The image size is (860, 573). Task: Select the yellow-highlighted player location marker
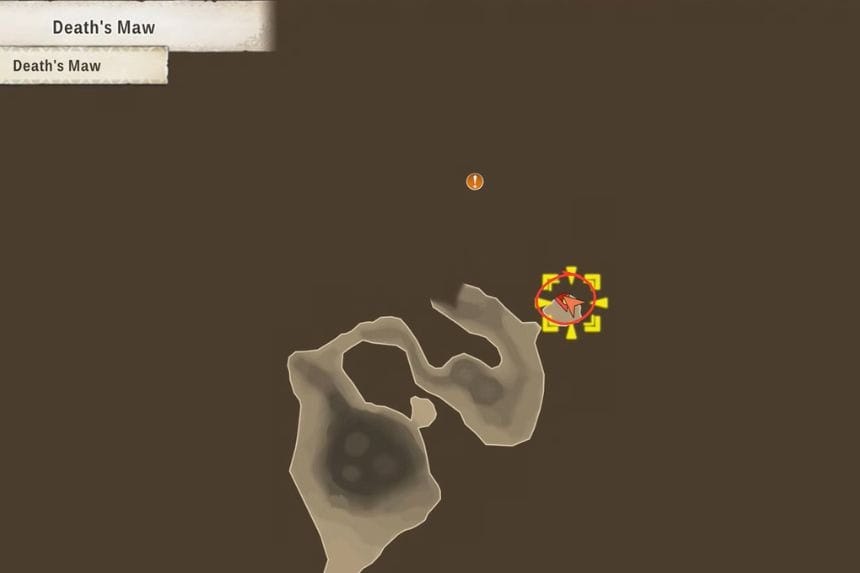pos(570,302)
